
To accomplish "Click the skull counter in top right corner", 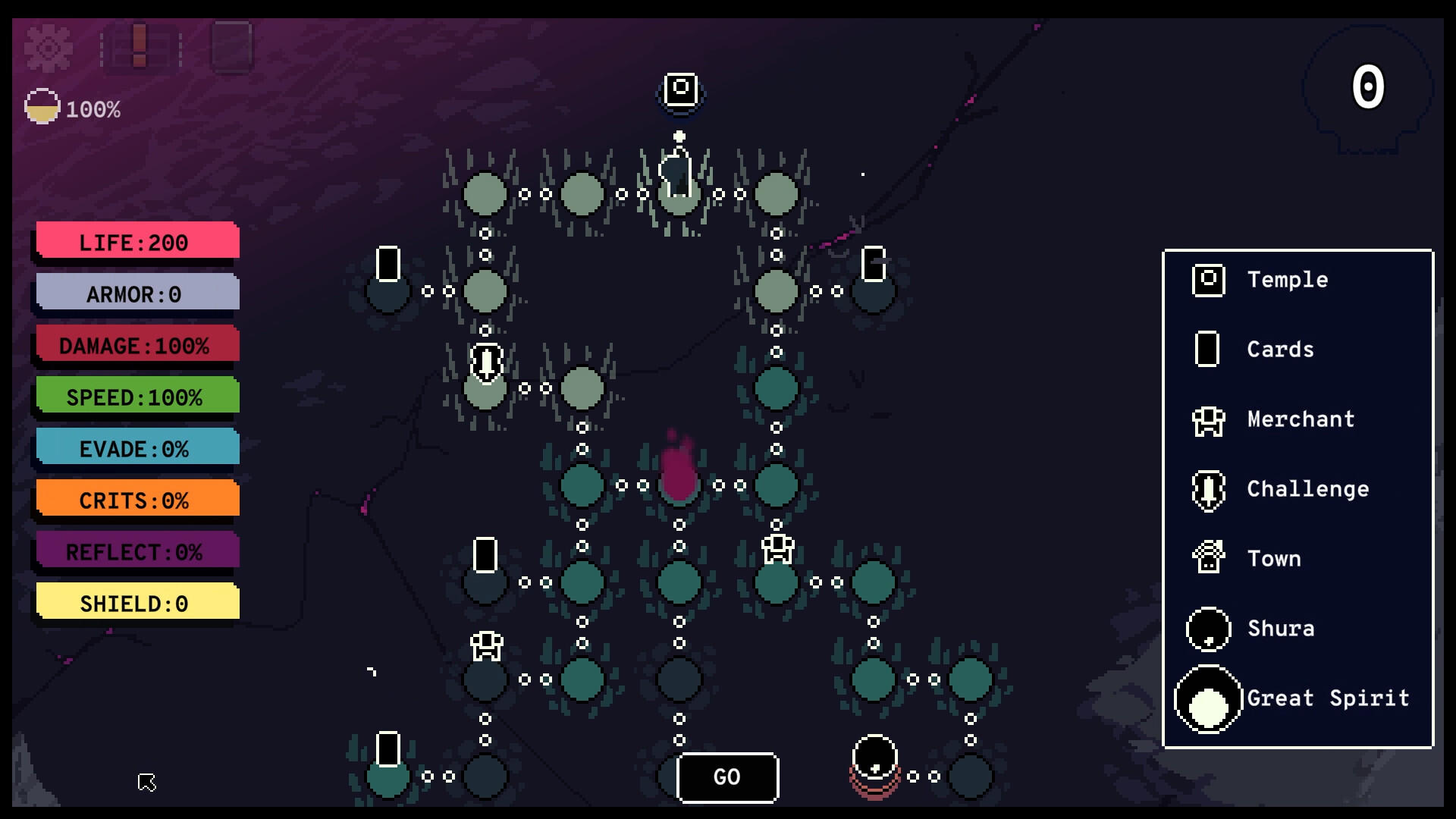I will [1367, 89].
